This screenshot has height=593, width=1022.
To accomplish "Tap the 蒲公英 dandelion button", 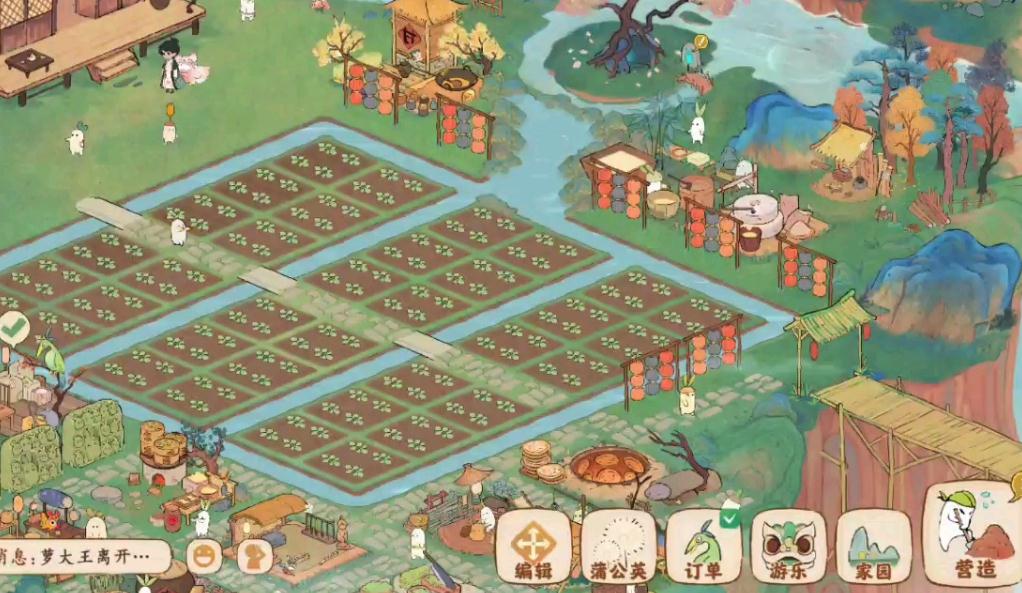I will [x=618, y=546].
